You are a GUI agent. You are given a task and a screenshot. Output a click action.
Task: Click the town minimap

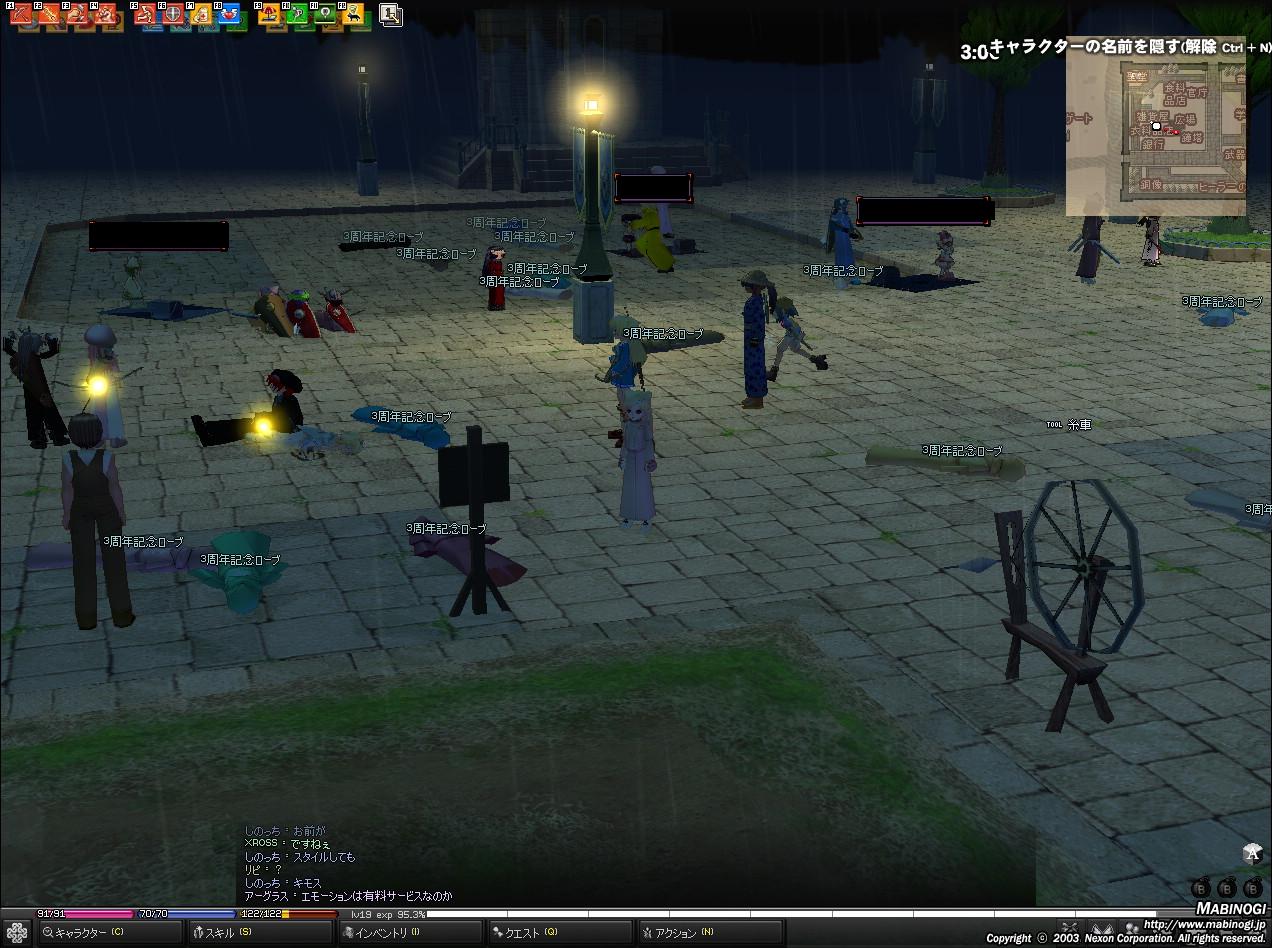[x=1155, y=126]
